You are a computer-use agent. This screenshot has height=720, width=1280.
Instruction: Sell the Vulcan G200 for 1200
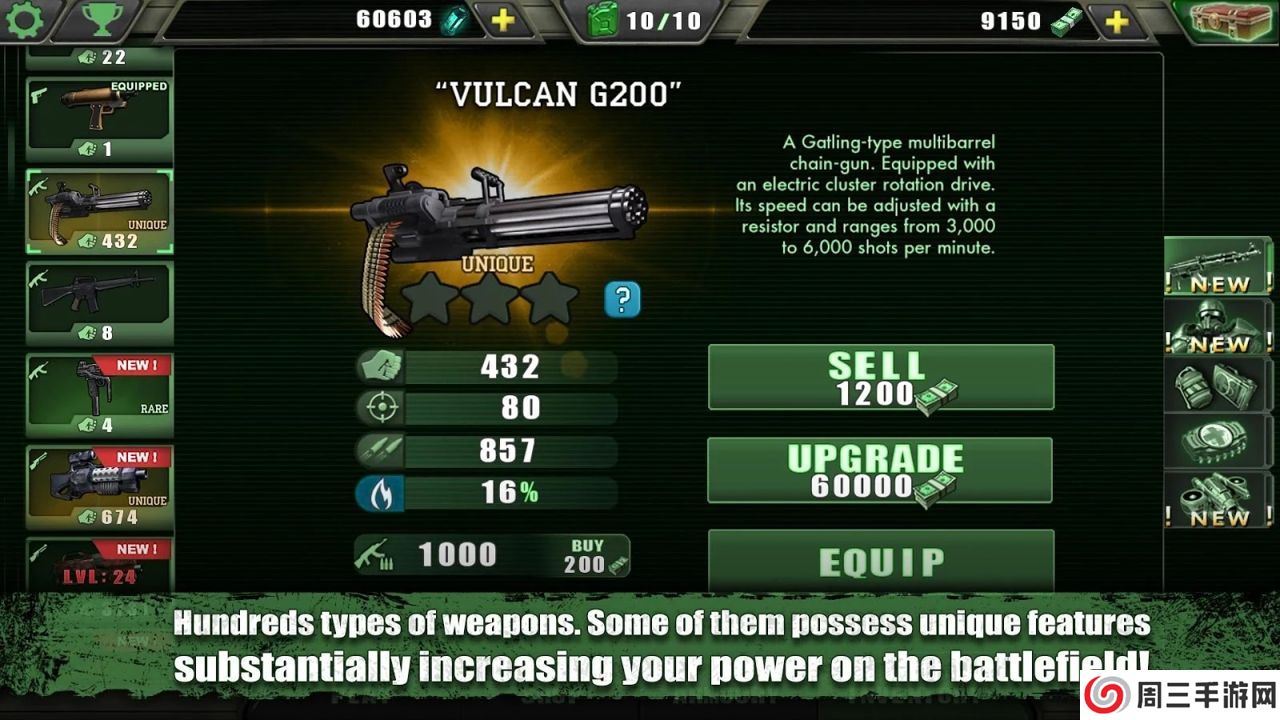pos(880,377)
